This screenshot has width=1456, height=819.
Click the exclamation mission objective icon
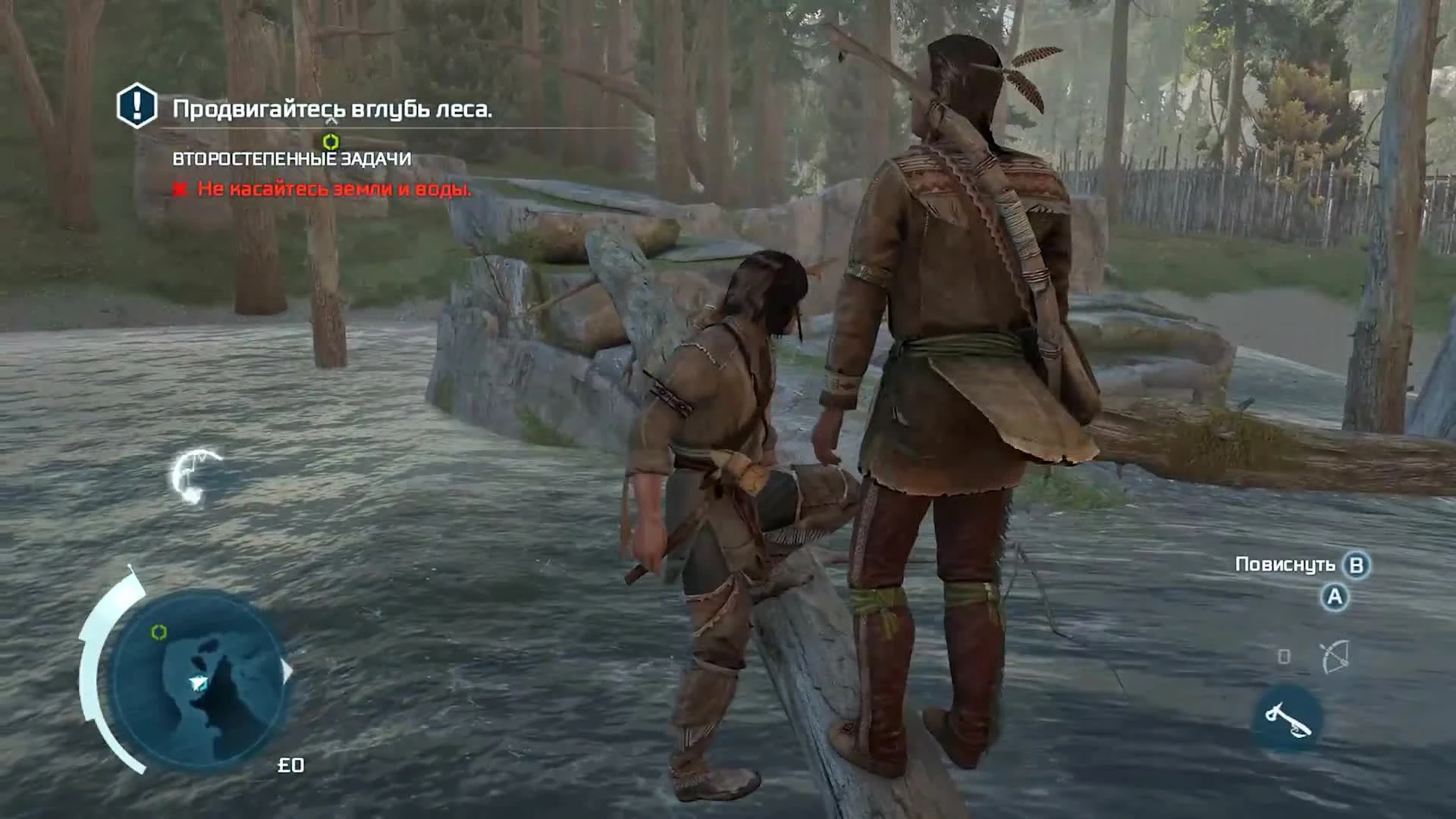[x=135, y=108]
